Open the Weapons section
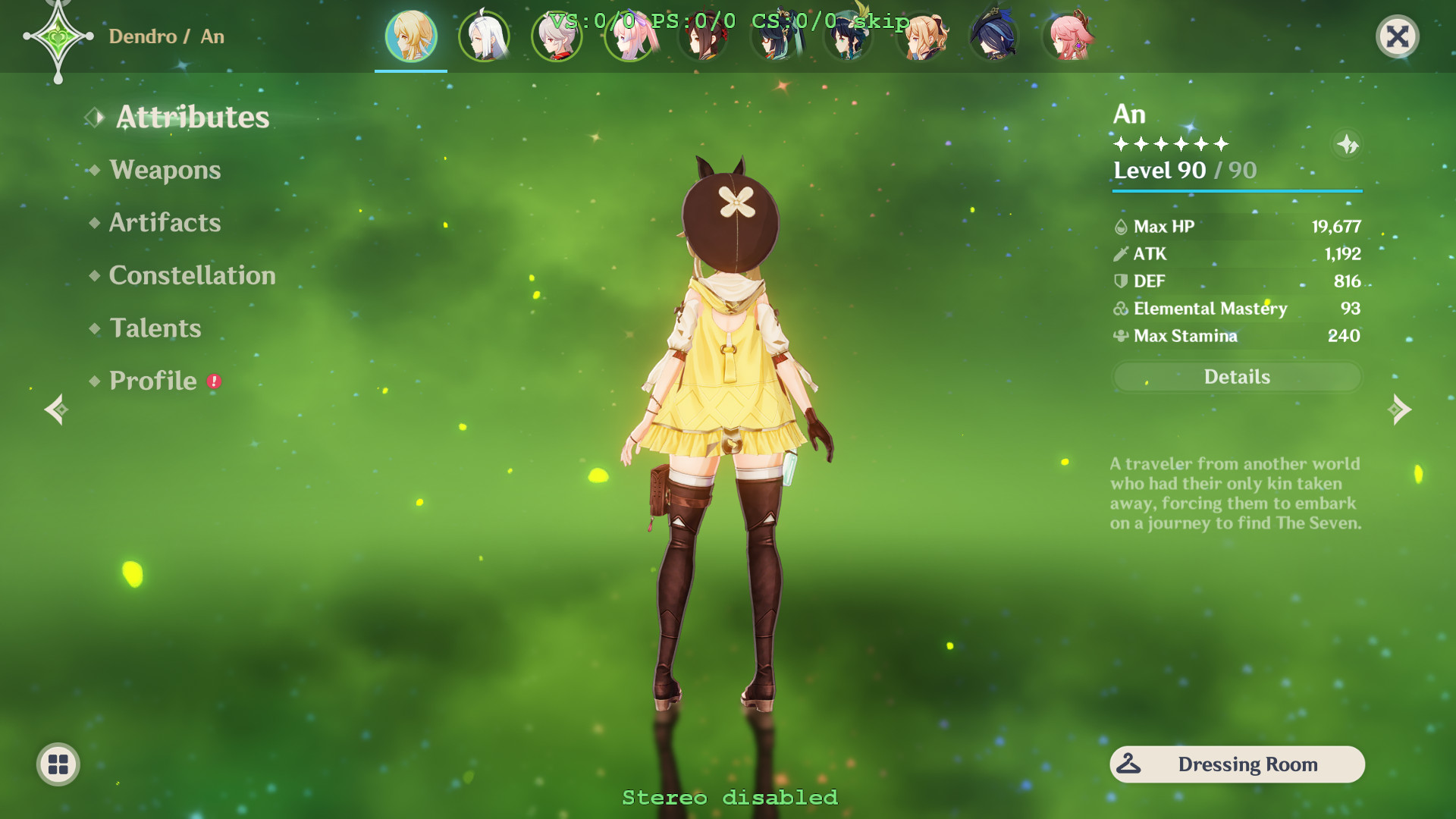Screen dimensions: 1456x819 pos(164,170)
